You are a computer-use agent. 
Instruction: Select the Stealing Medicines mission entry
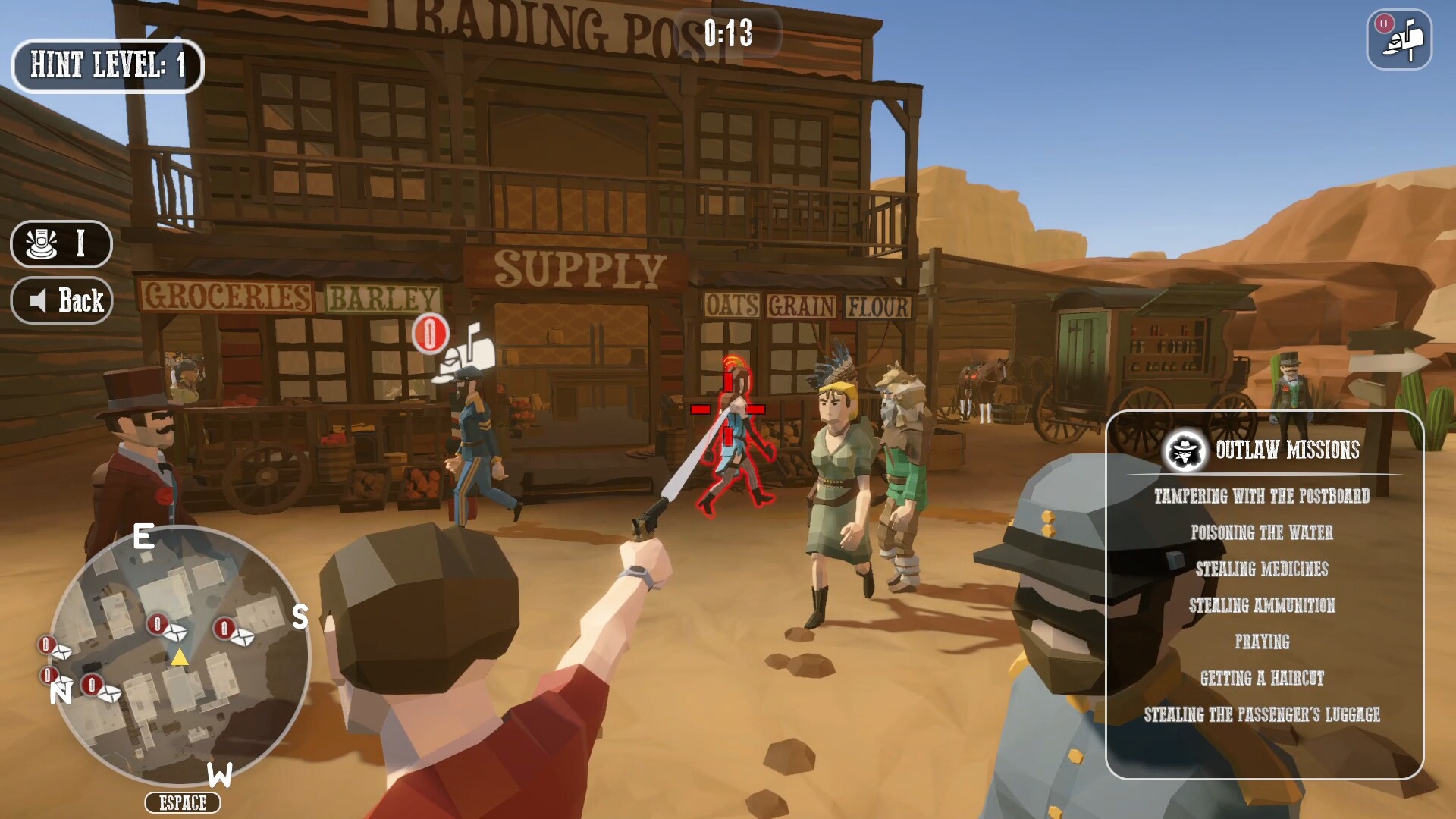pyautogui.click(x=1261, y=569)
